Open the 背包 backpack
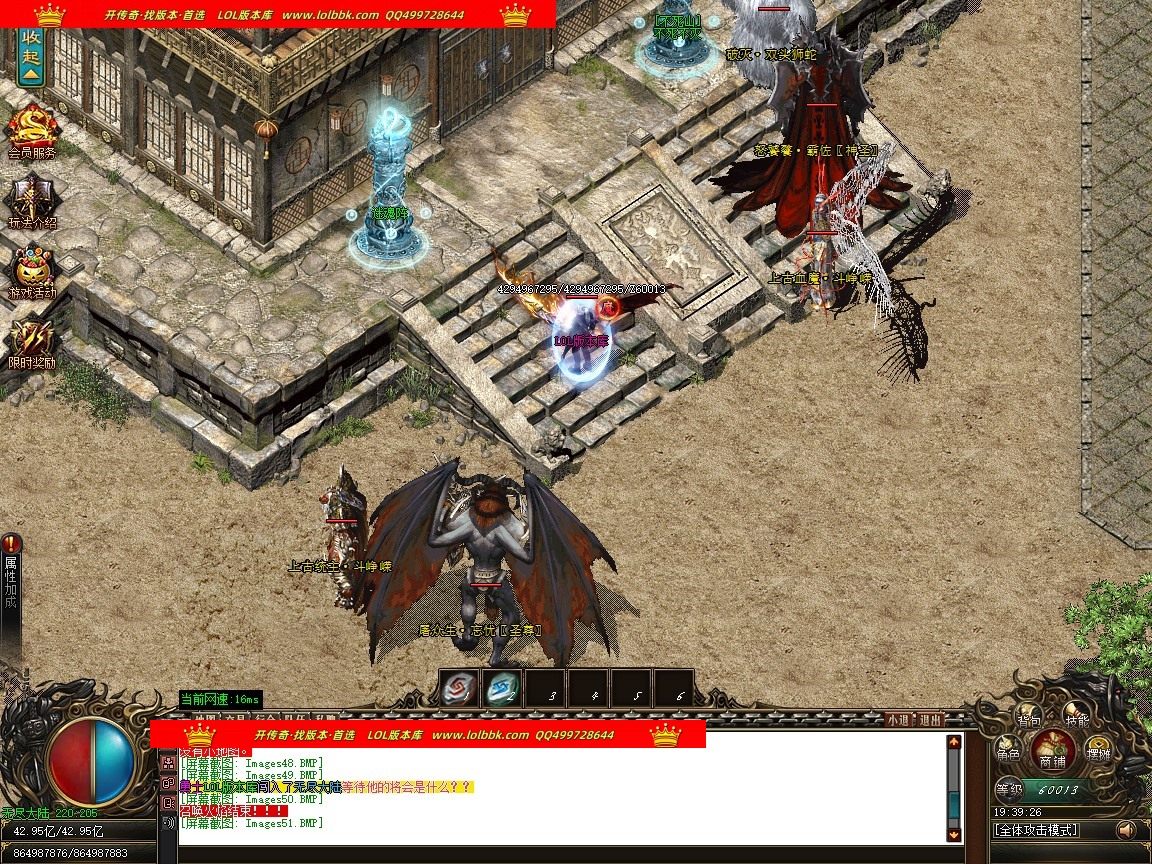This screenshot has height=864, width=1152. 1029,719
